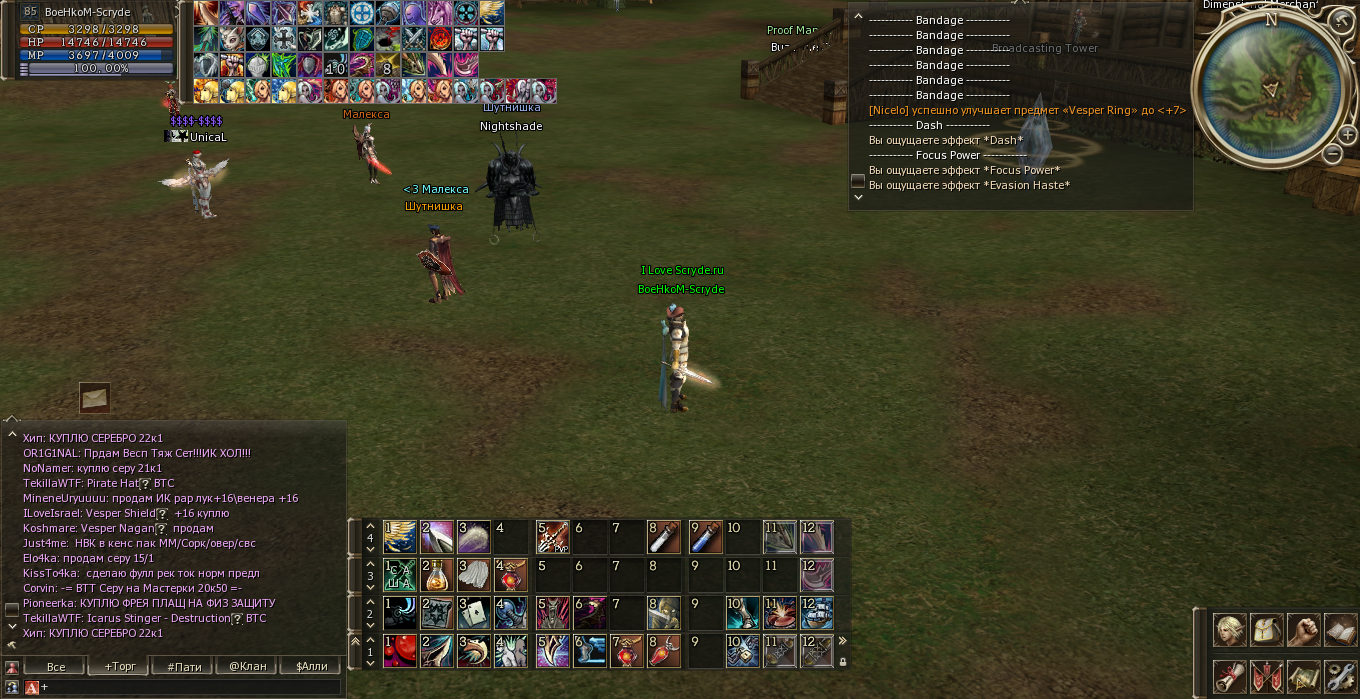Open the clan banners icon

point(1266,676)
